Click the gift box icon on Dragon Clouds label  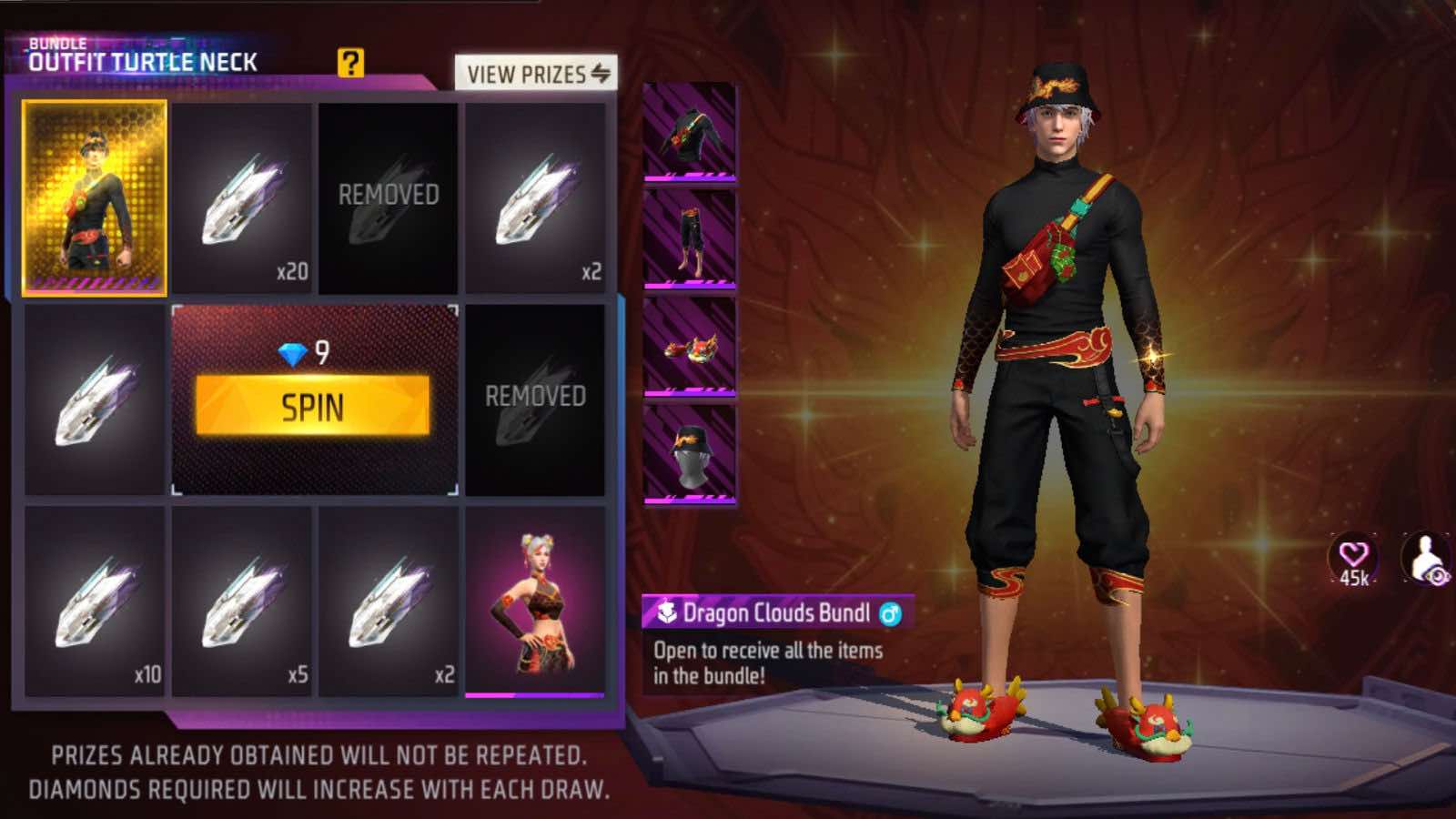coord(665,613)
